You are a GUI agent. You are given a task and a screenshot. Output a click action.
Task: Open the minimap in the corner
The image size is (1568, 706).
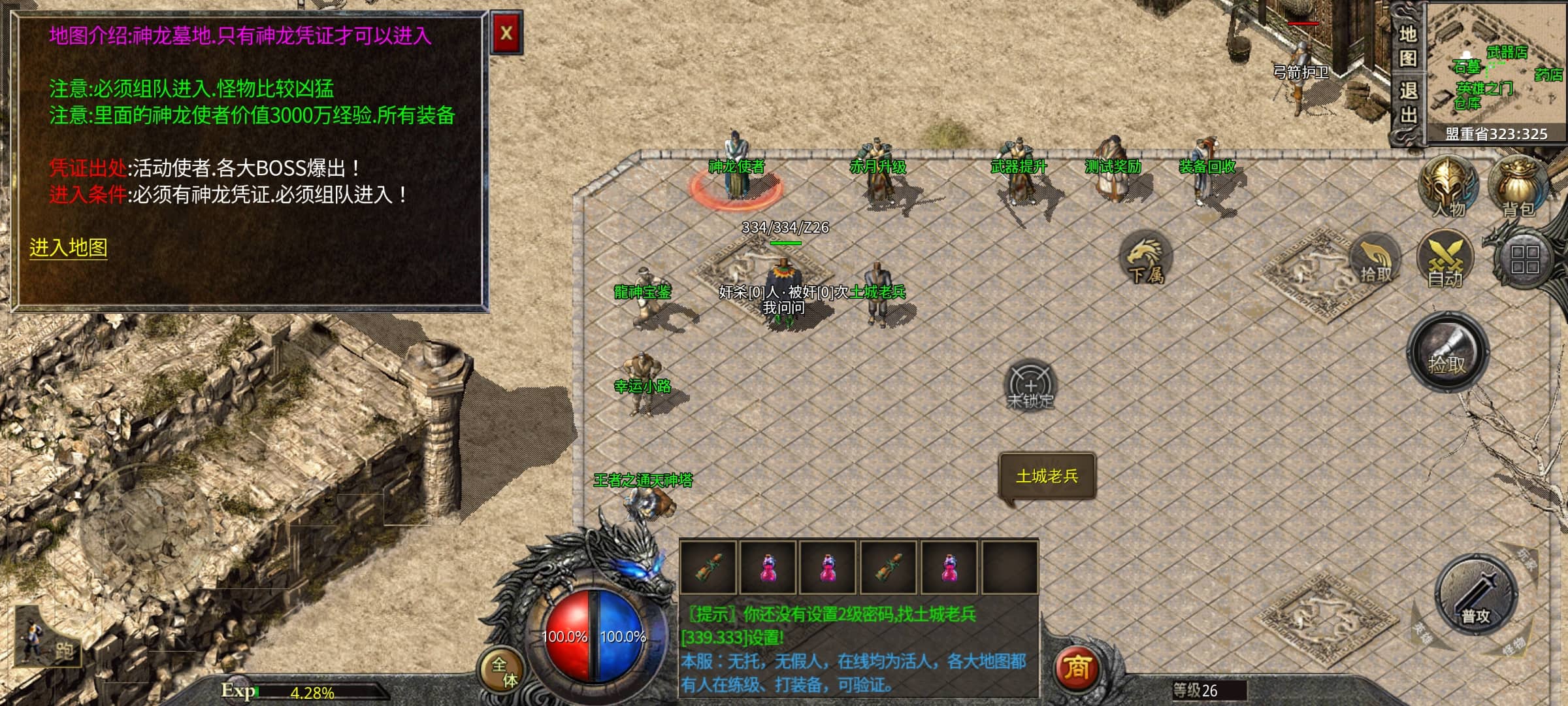point(1496,69)
